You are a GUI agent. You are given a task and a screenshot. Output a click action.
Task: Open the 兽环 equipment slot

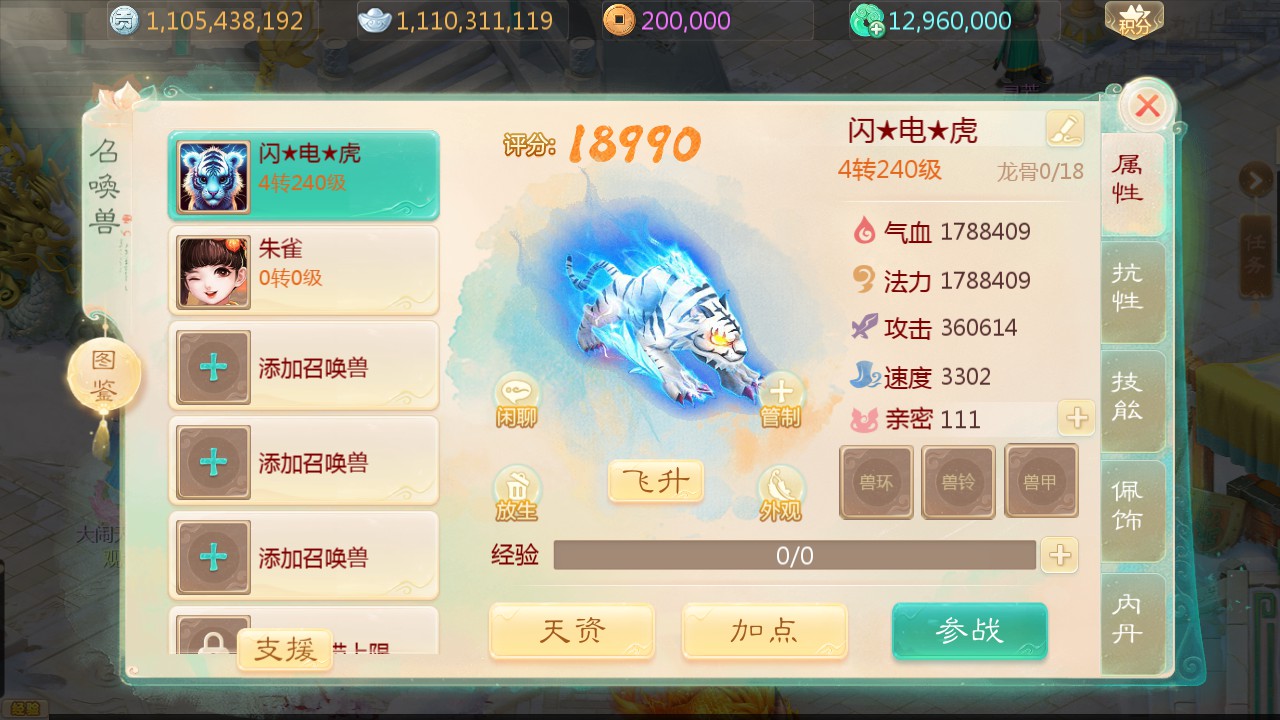click(x=876, y=481)
